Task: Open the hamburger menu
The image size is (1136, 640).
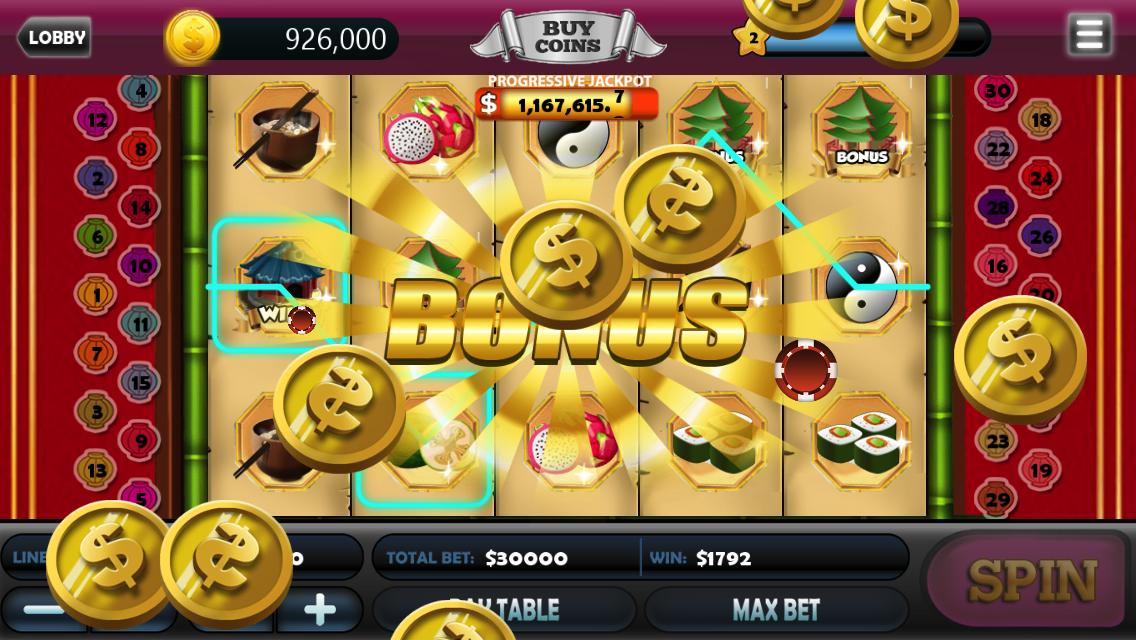Action: point(1089,35)
